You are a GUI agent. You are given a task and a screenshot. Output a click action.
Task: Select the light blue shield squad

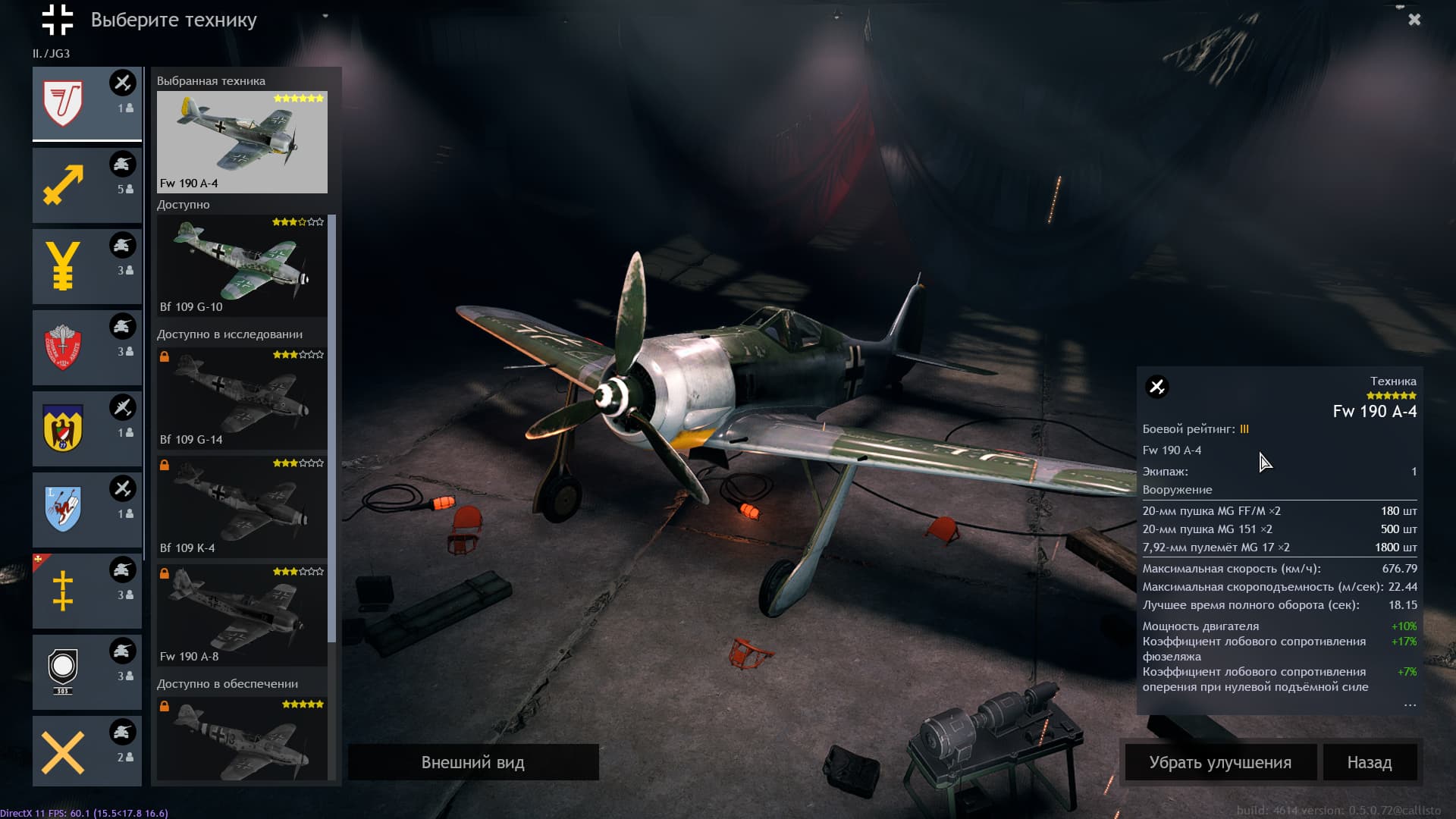(x=86, y=510)
